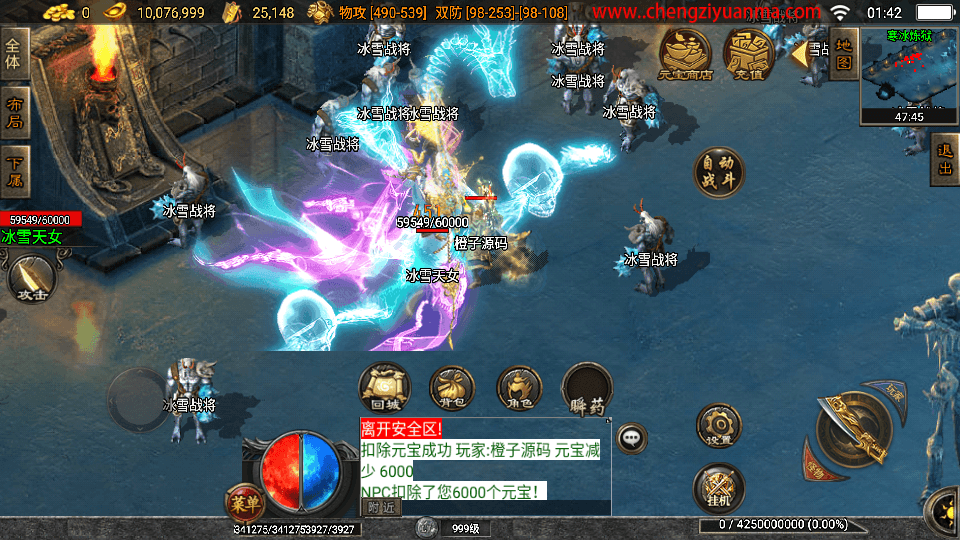The height and width of the screenshot is (540, 960).
Task: Switch to the 附近 nearby chat tab
Action: [x=380, y=507]
